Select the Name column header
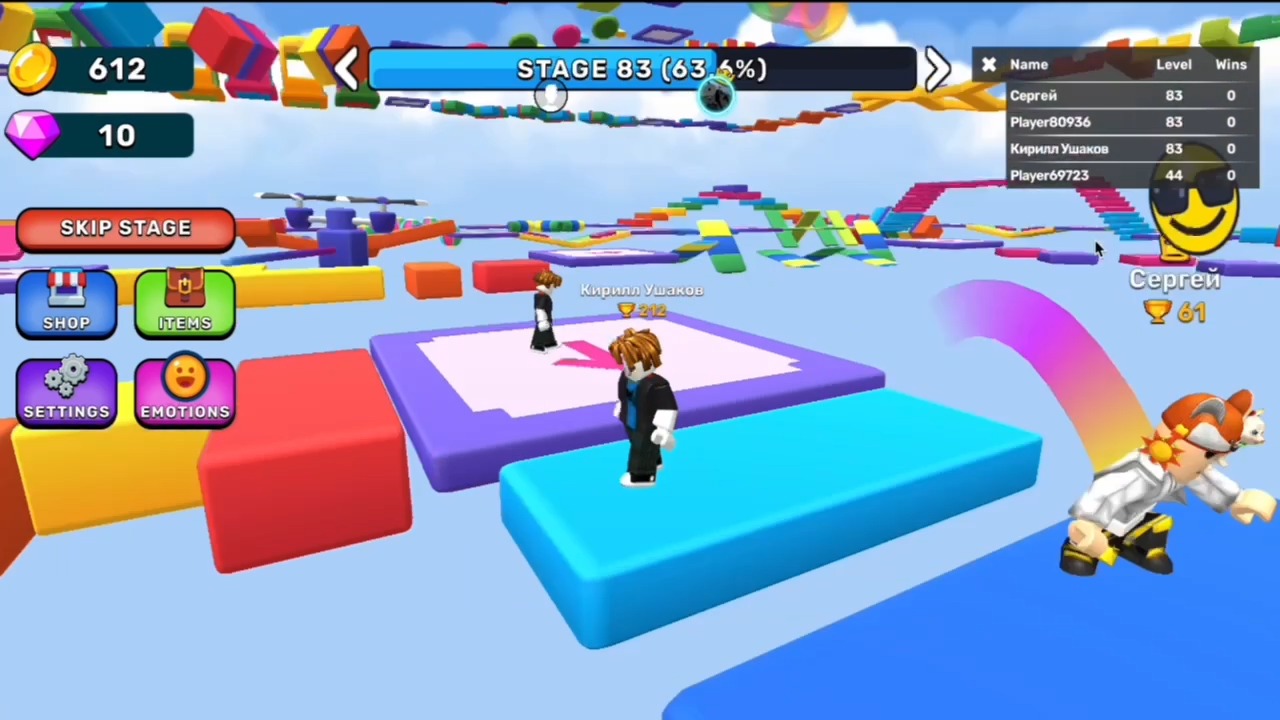This screenshot has height=720, width=1280. [x=1029, y=64]
